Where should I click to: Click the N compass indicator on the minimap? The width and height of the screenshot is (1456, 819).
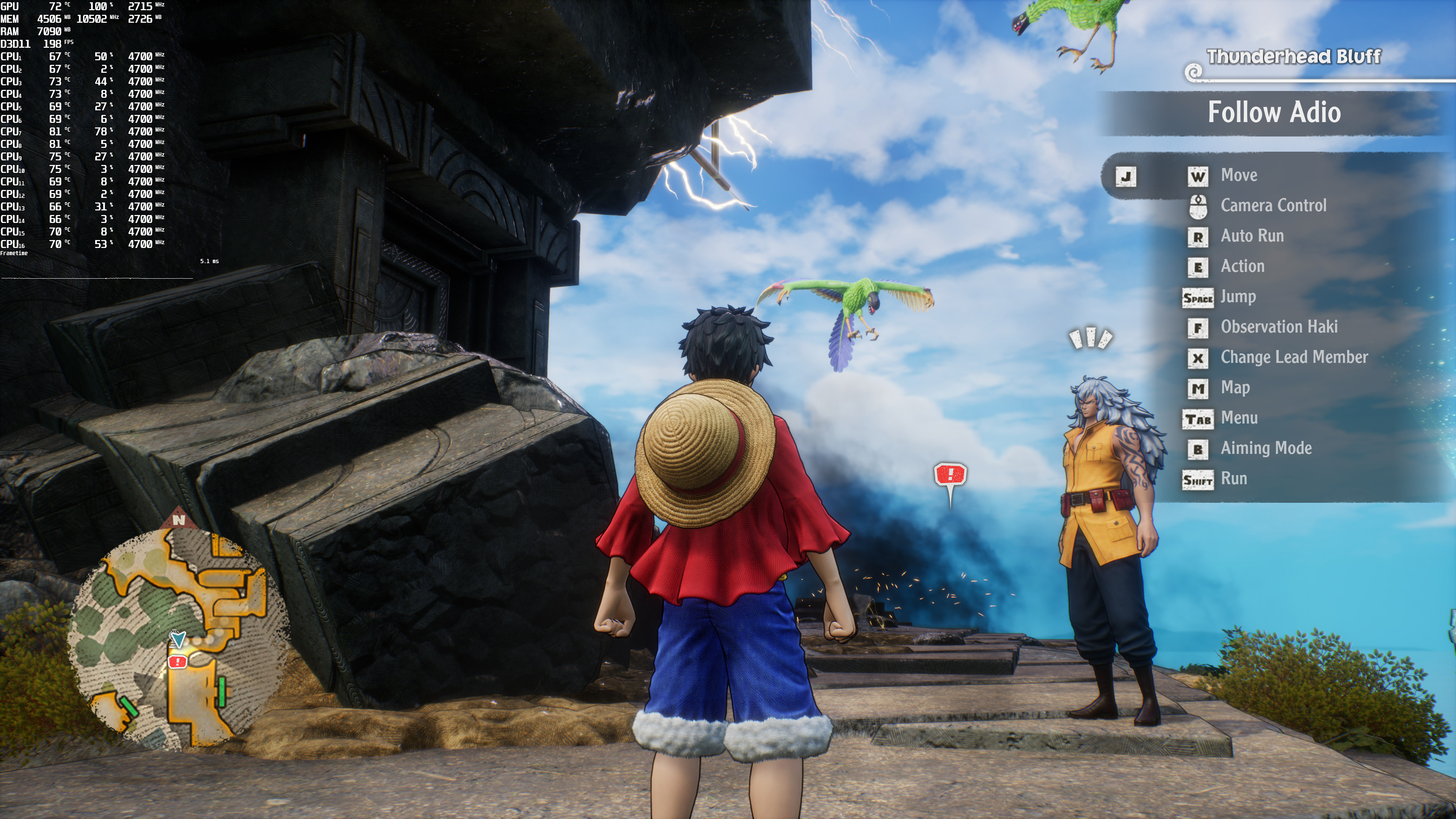[179, 519]
